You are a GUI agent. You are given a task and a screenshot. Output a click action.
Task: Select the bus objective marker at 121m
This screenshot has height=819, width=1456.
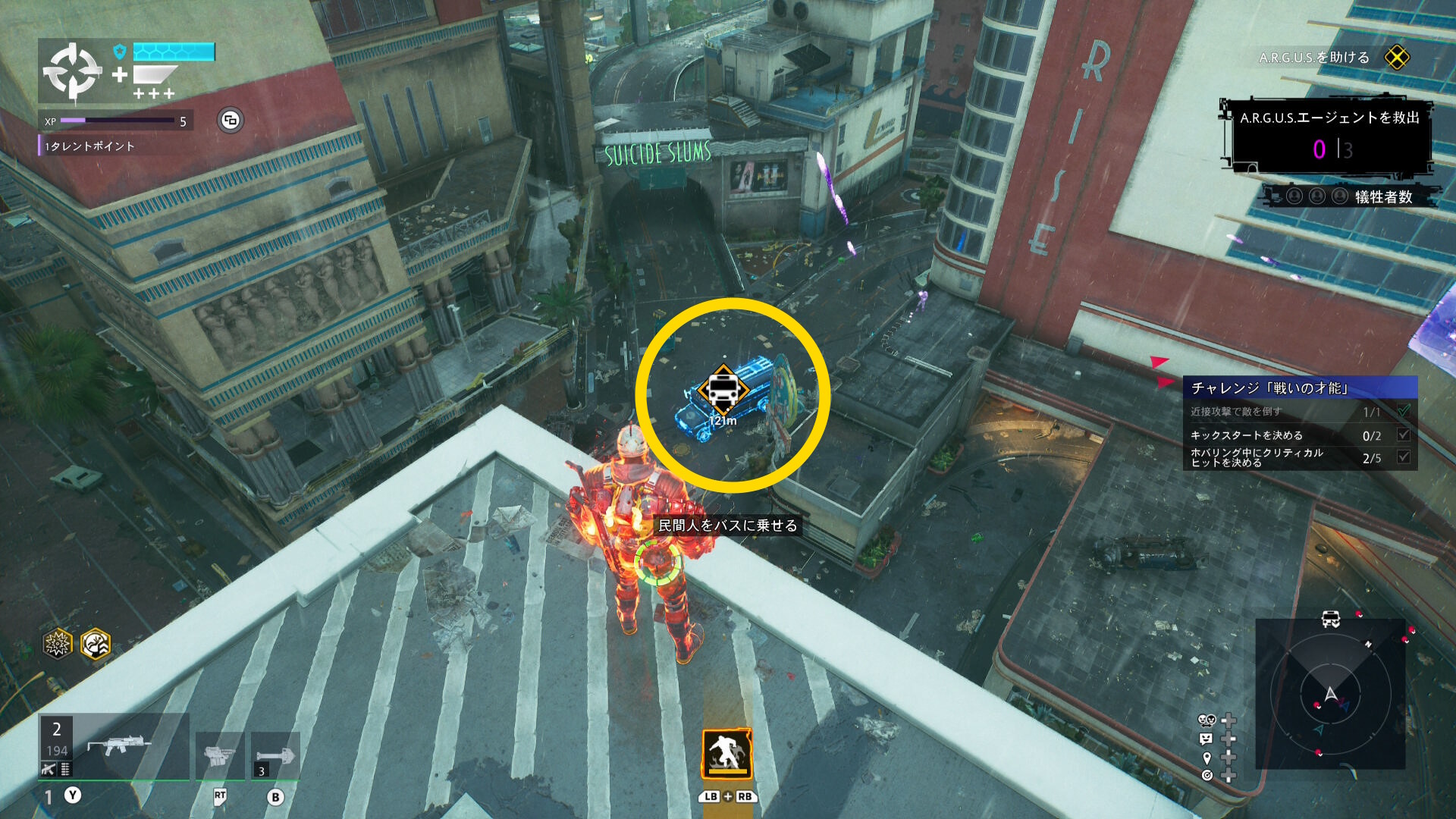723,389
